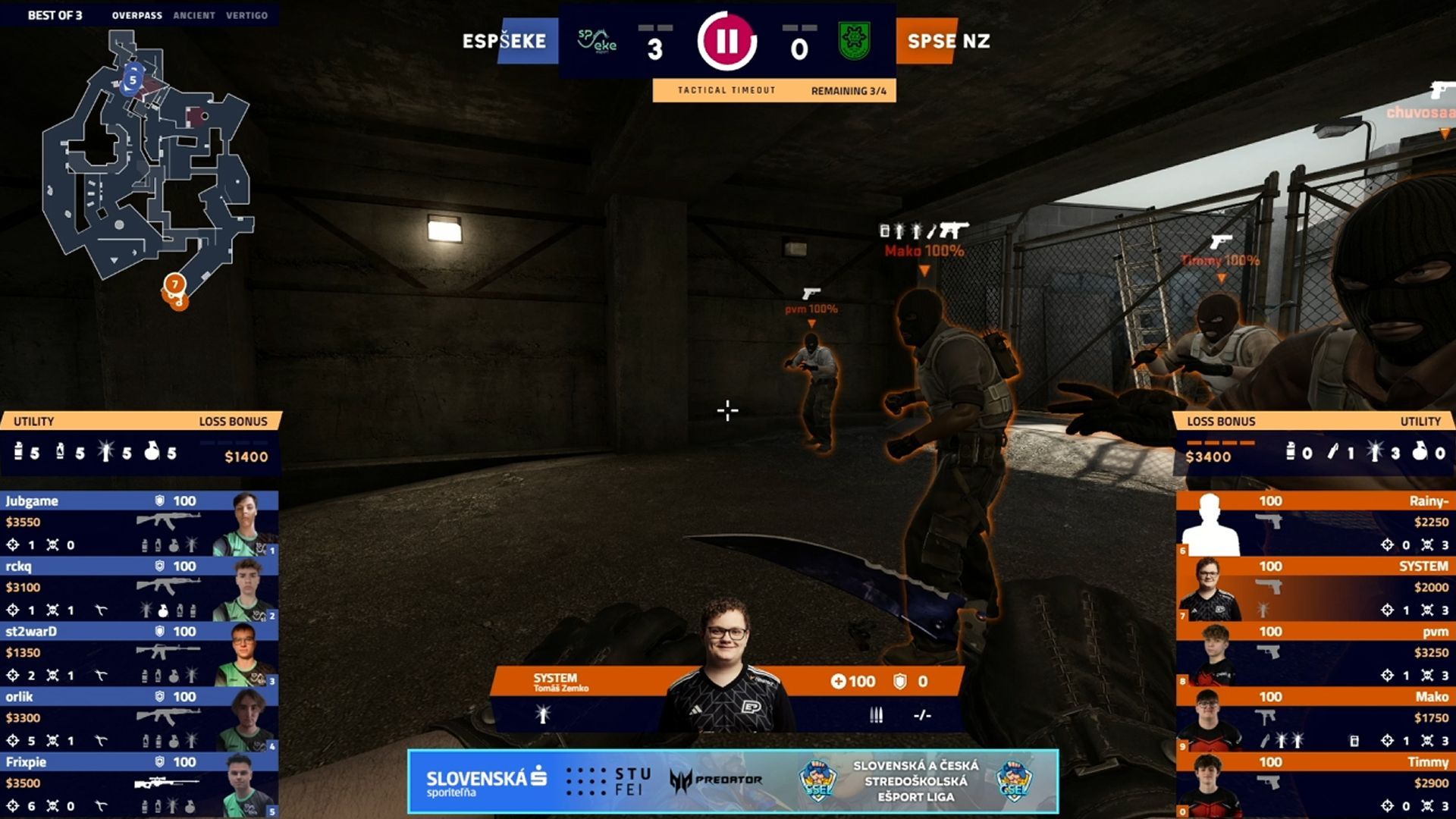Click the Predator sponsor logo
This screenshot has height=819, width=1456.
717,780
